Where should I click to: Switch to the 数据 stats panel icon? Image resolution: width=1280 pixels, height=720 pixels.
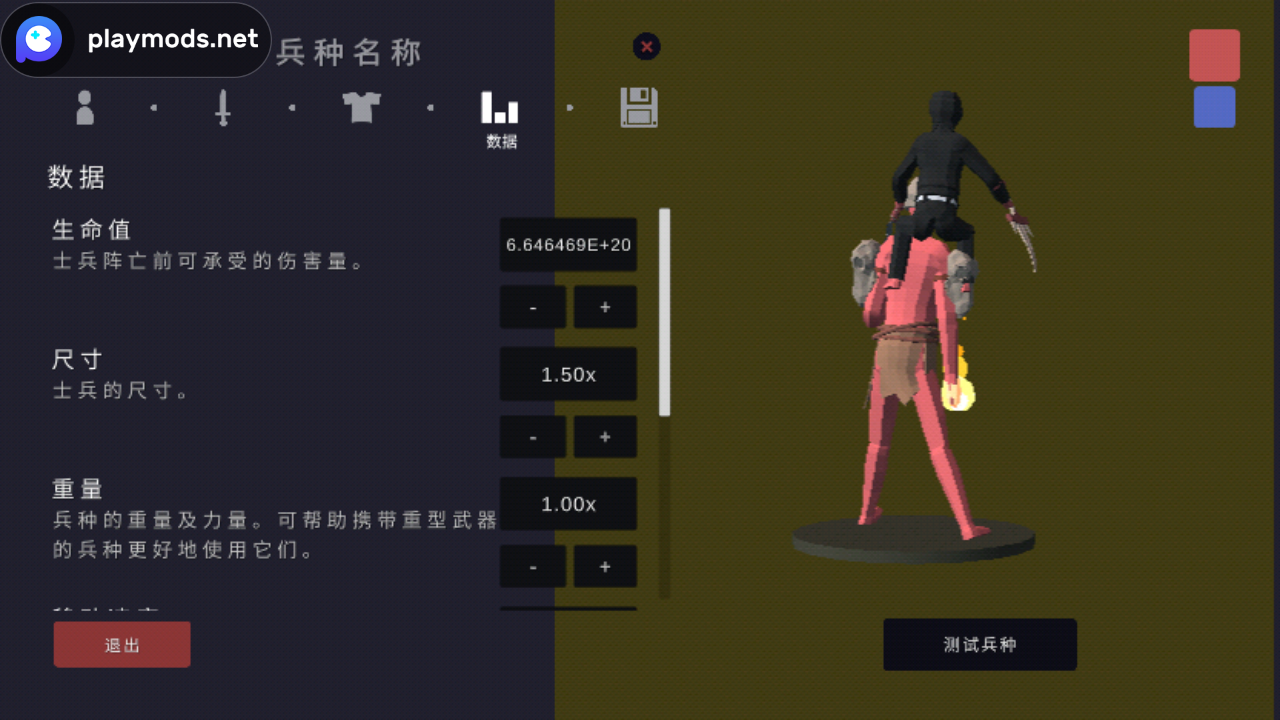500,115
